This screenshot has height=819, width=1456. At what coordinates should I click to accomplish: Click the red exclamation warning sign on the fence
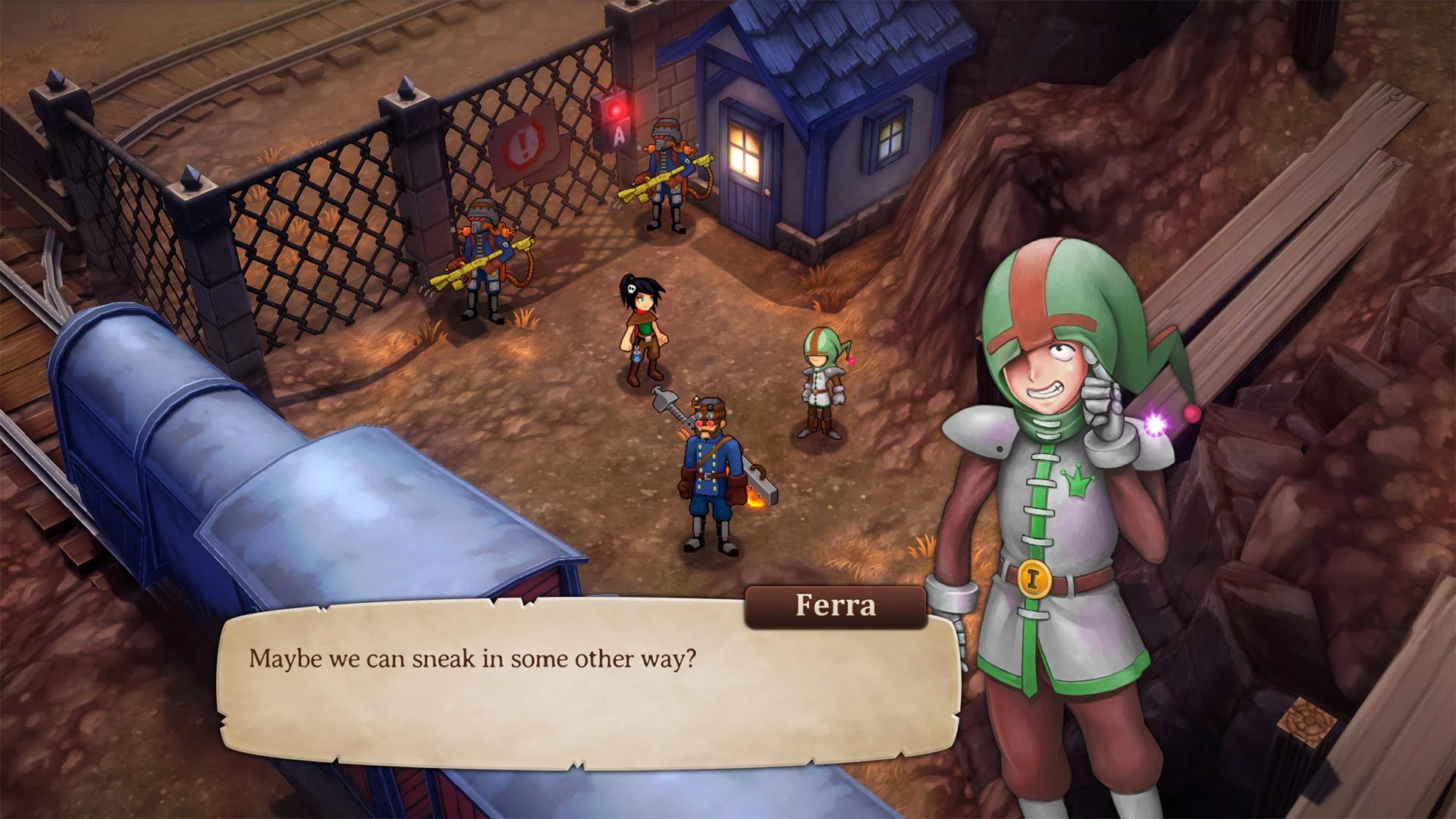pyautogui.click(x=523, y=144)
